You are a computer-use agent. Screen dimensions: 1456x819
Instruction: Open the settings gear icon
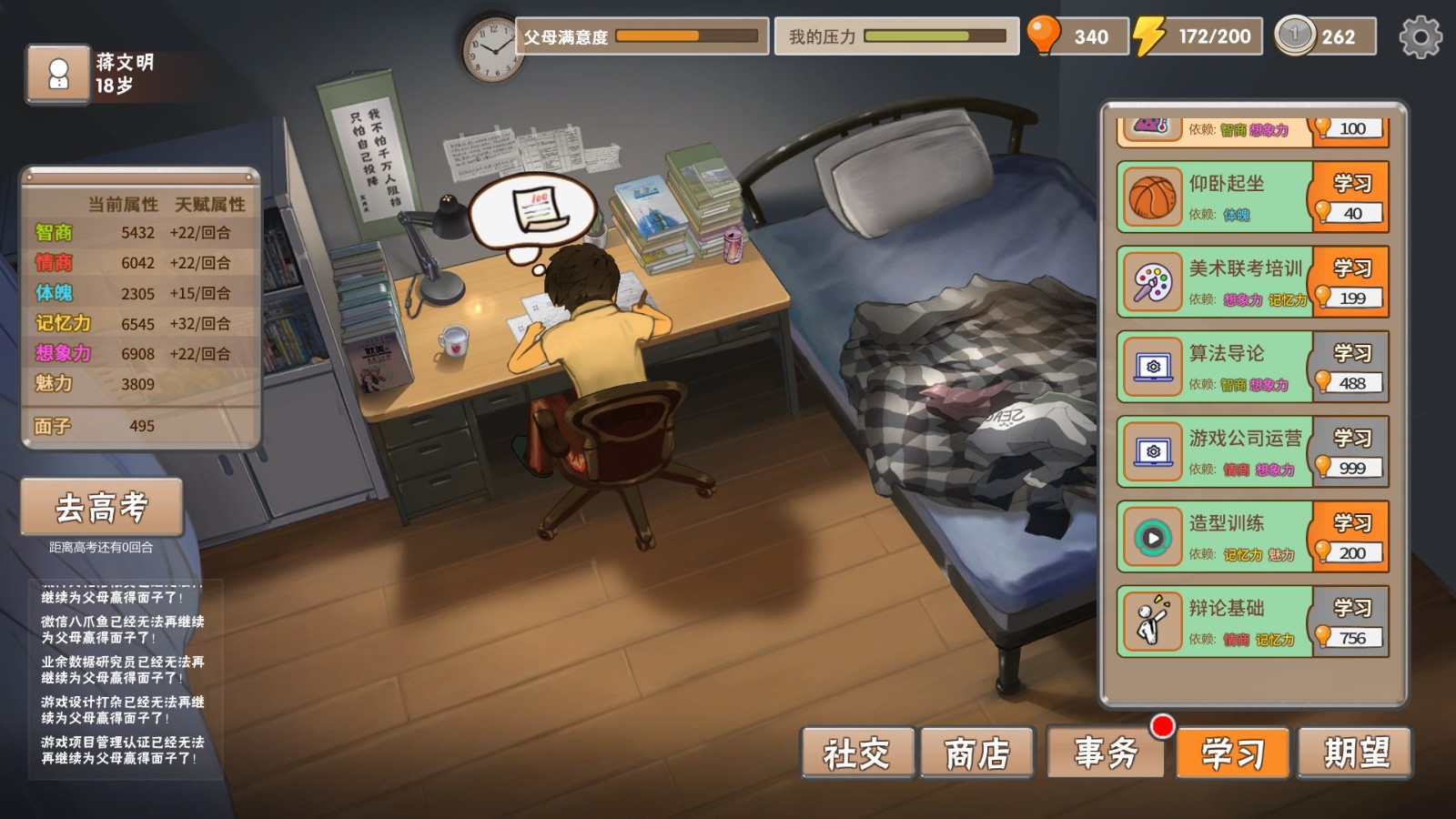pos(1420,37)
